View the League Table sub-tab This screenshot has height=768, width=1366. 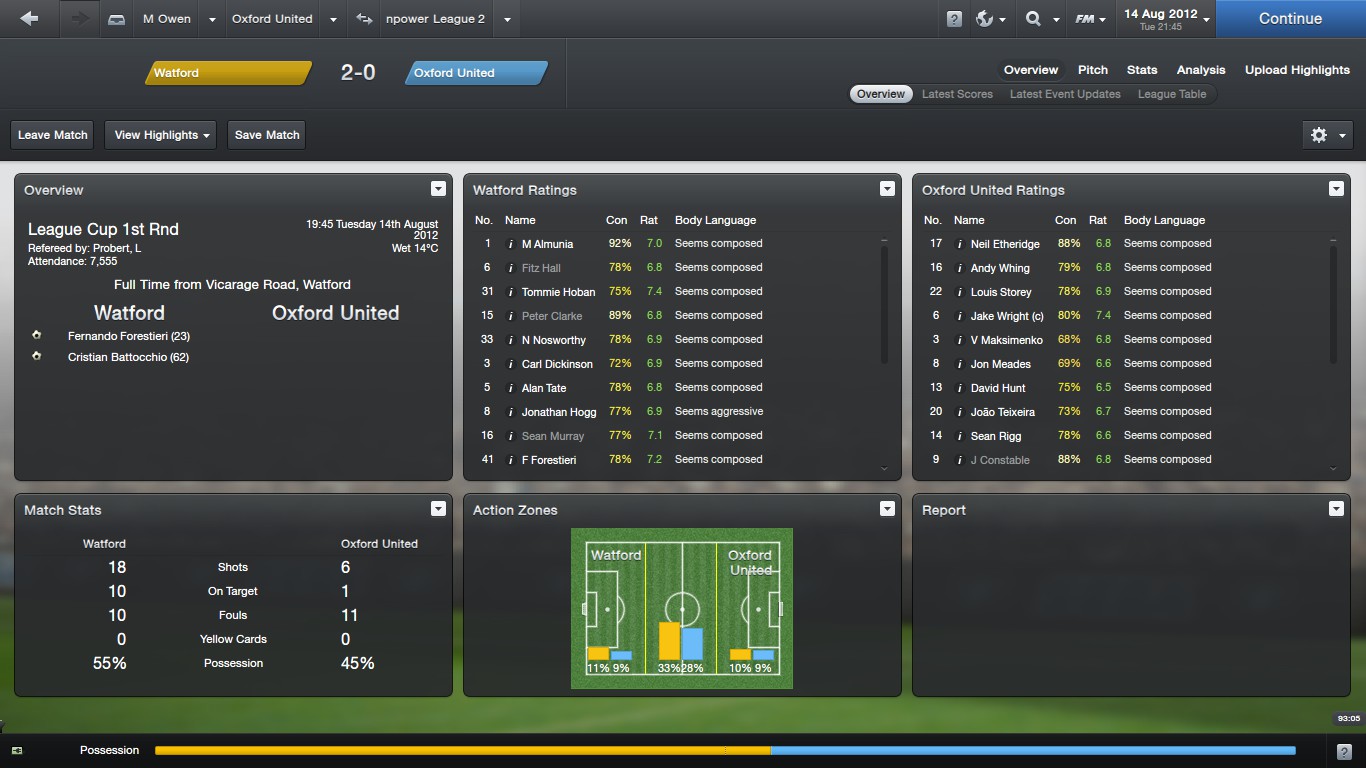[1172, 94]
